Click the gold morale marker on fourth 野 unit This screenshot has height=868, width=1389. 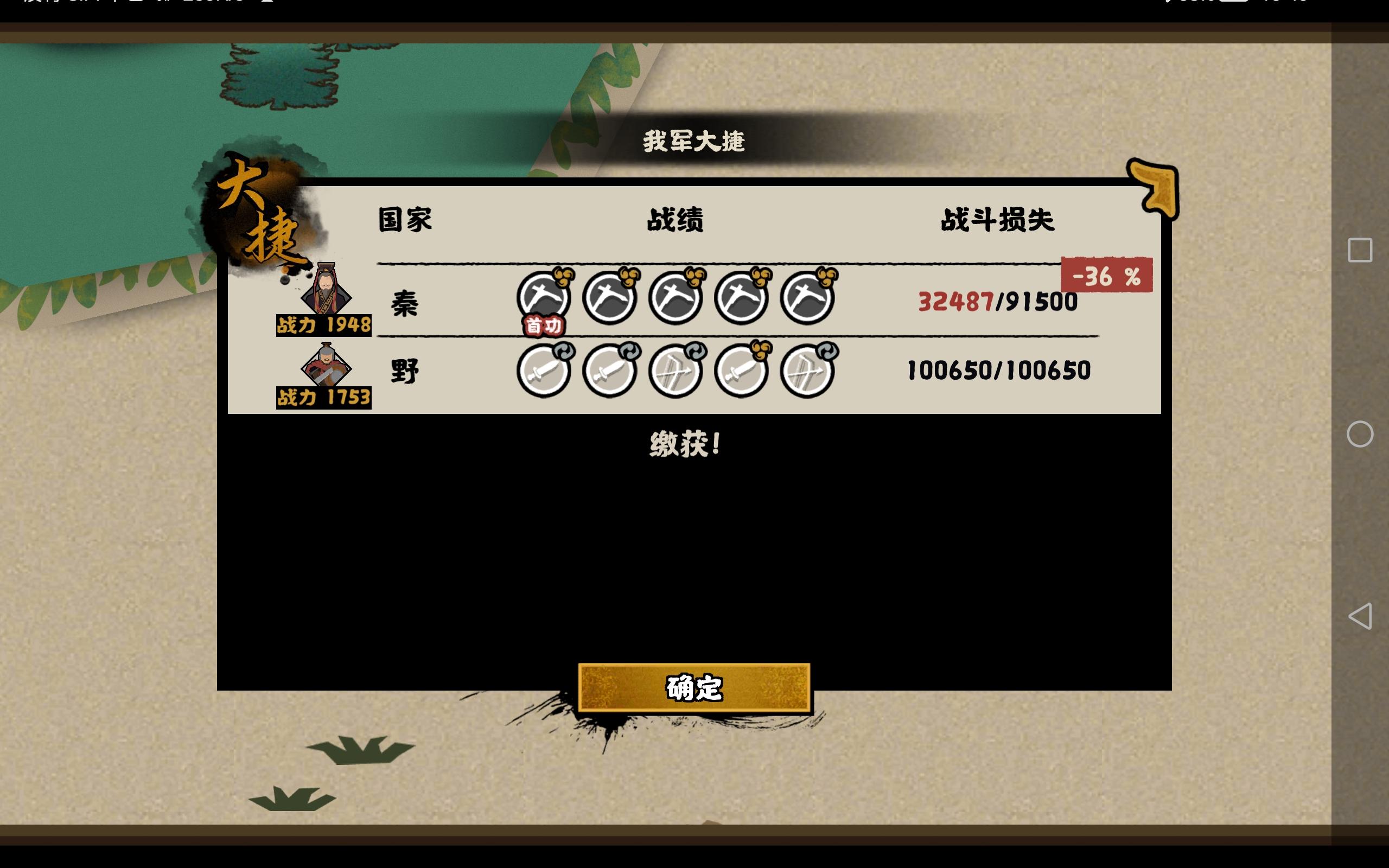[x=762, y=352]
